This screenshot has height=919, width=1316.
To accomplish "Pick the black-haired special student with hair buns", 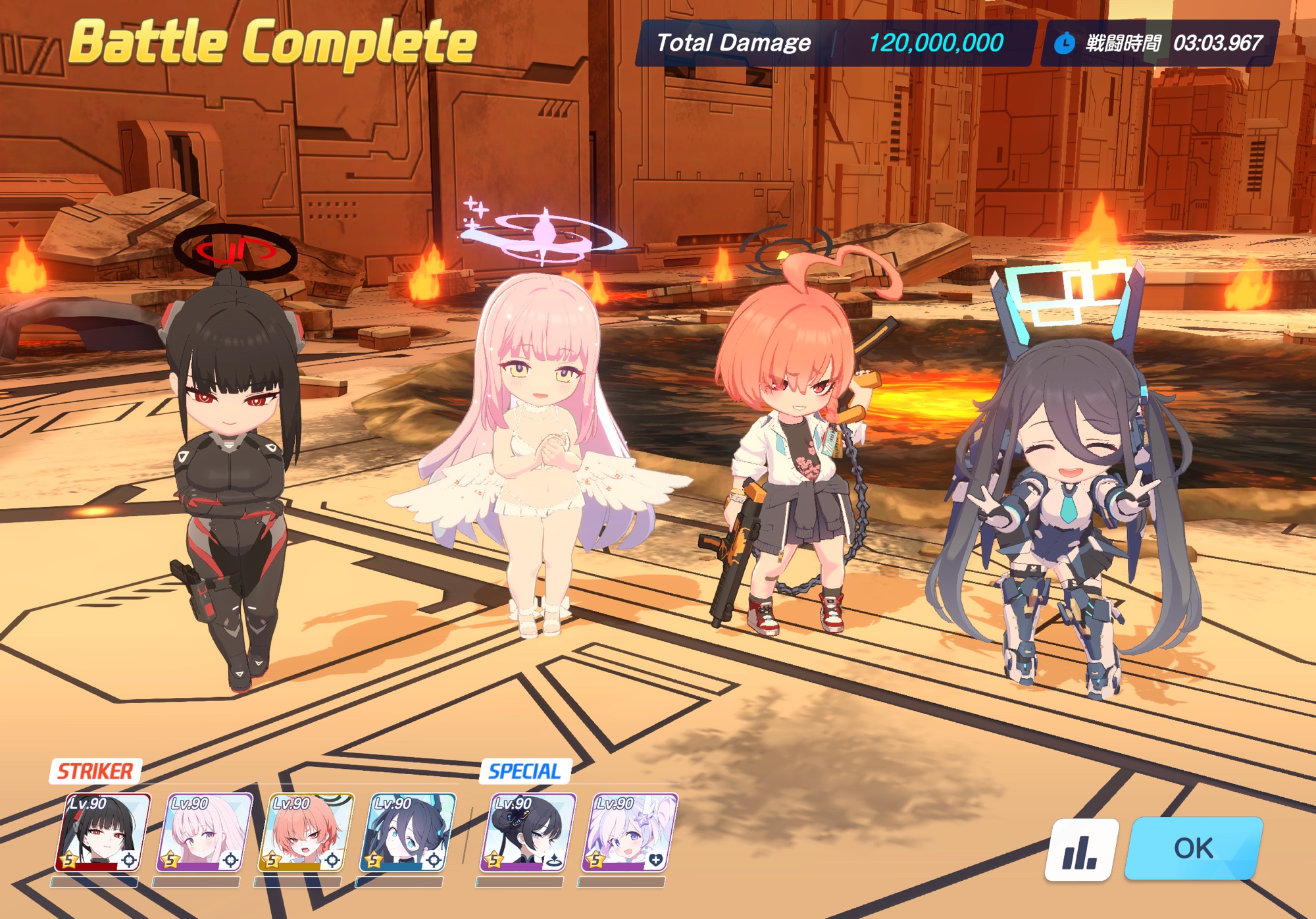I will click(528, 833).
